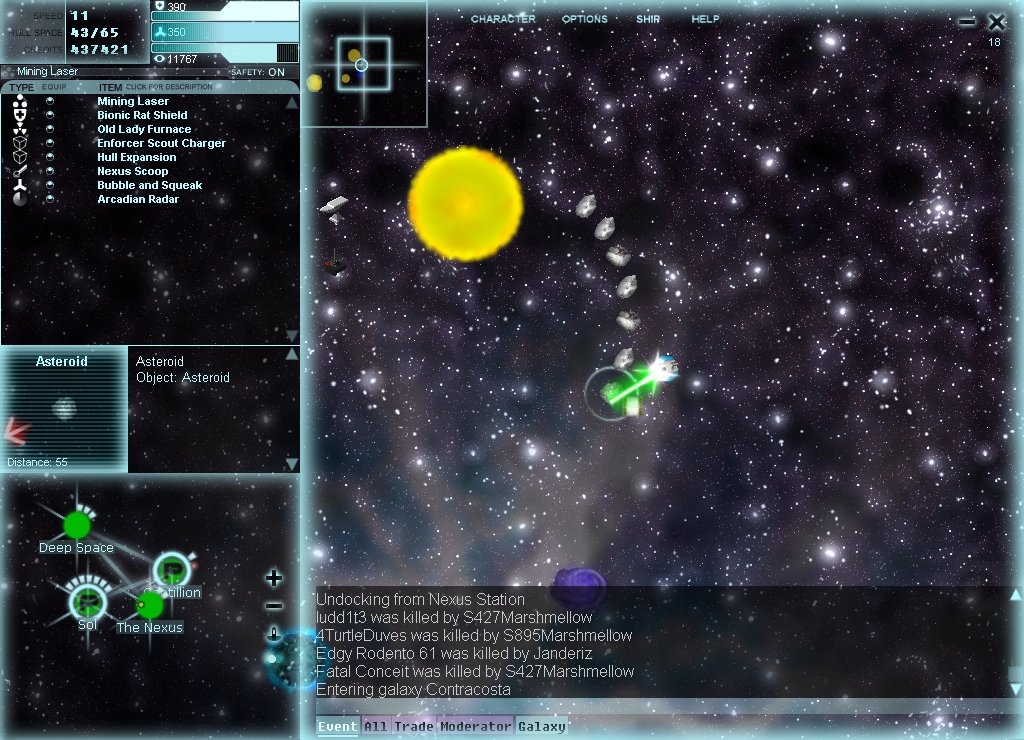This screenshot has height=740, width=1024.
Task: Switch to the Trade chat tab
Action: 413,727
